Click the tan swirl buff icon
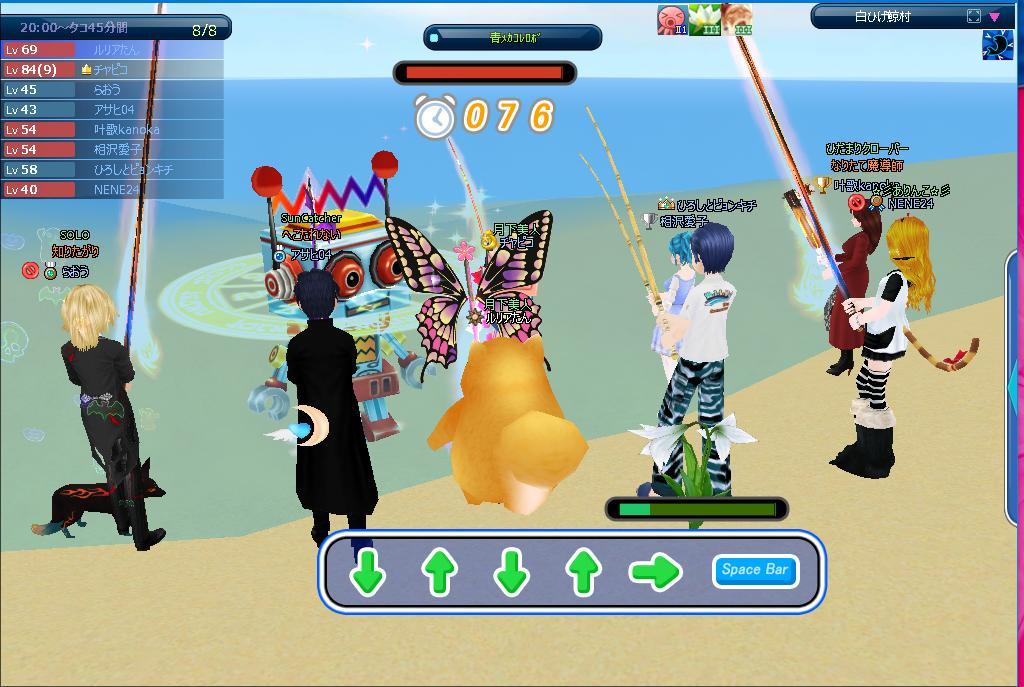 pos(738,19)
